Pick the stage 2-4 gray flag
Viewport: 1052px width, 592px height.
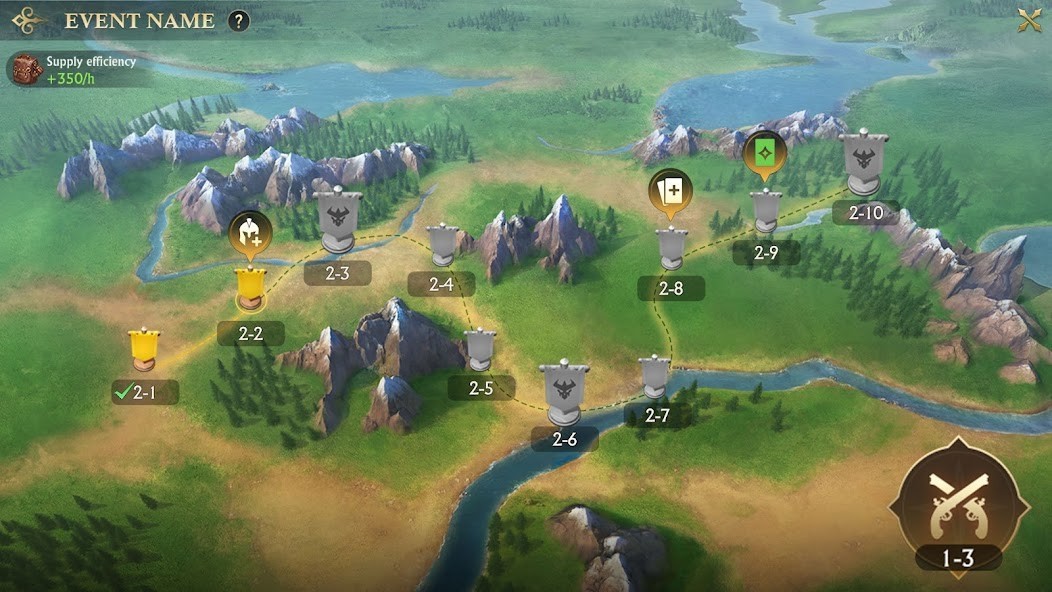tap(442, 246)
